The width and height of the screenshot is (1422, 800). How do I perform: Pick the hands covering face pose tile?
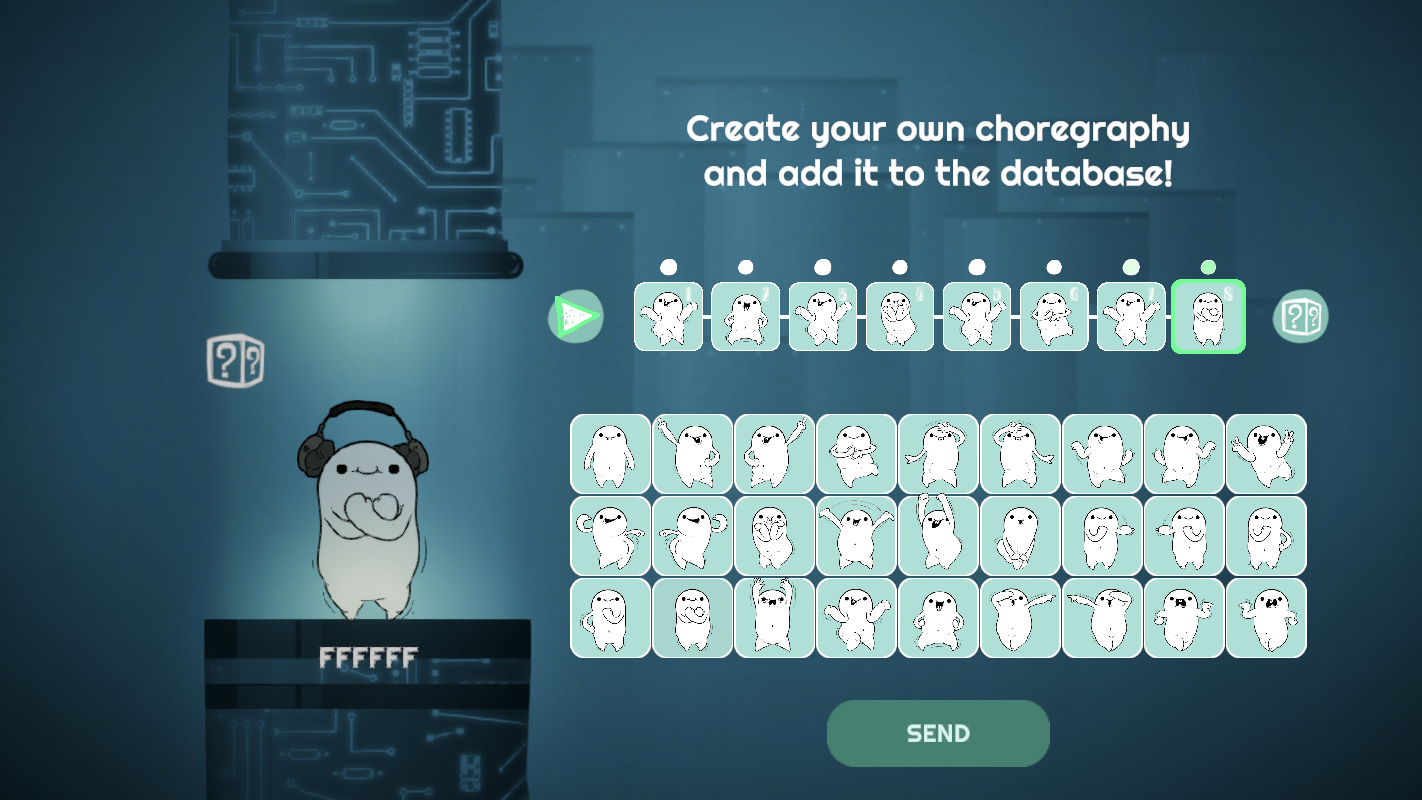click(774, 536)
